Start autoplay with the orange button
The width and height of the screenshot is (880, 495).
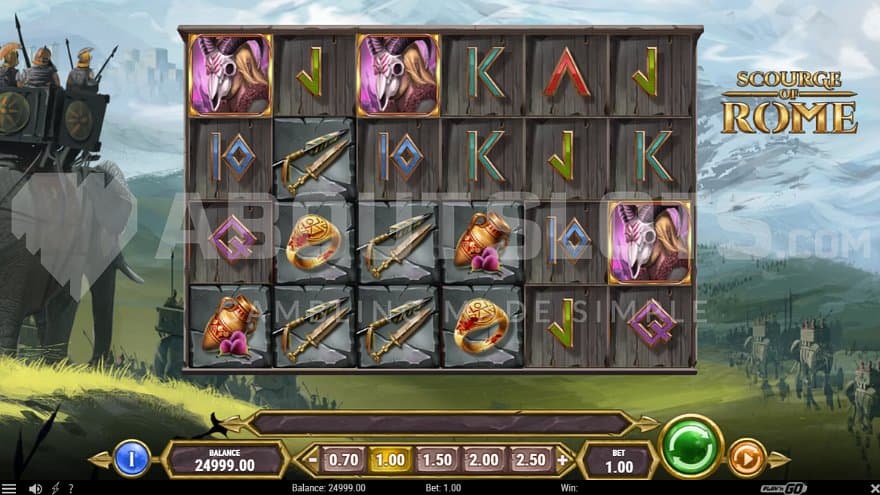(x=746, y=458)
